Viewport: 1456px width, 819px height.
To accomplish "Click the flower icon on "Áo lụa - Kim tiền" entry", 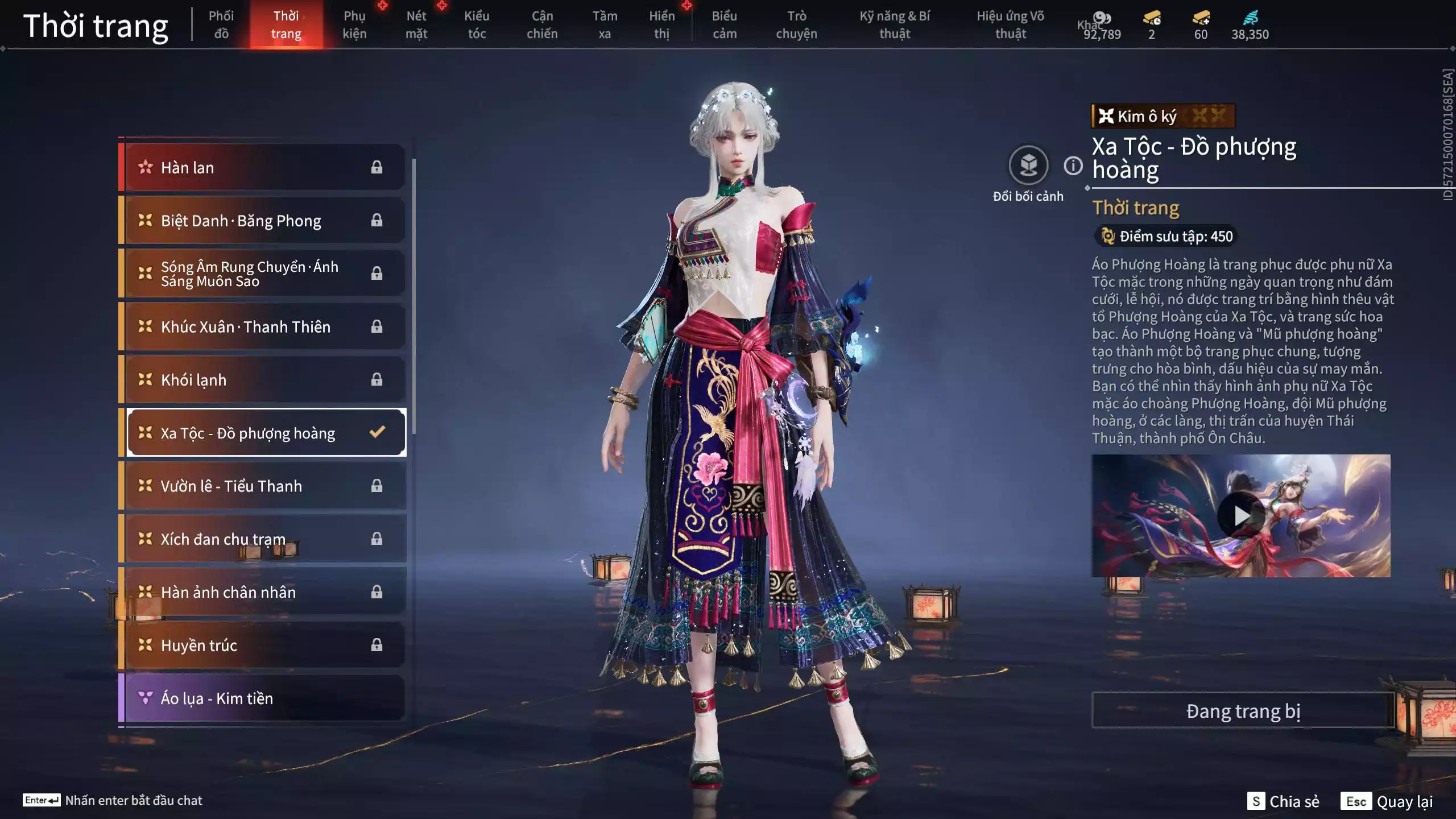I will (147, 698).
